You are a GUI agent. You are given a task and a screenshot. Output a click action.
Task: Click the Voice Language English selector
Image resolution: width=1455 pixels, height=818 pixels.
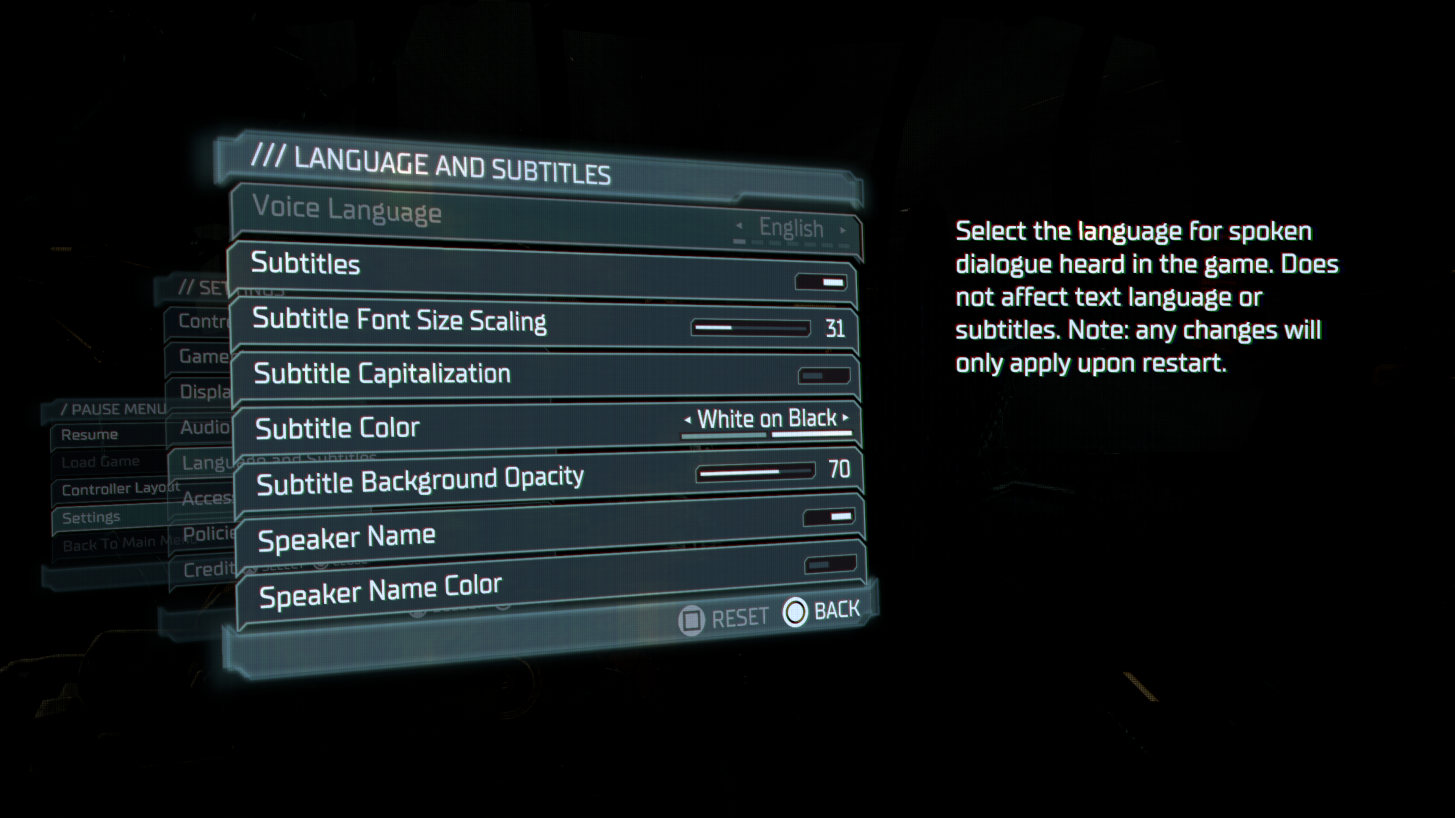coord(792,228)
